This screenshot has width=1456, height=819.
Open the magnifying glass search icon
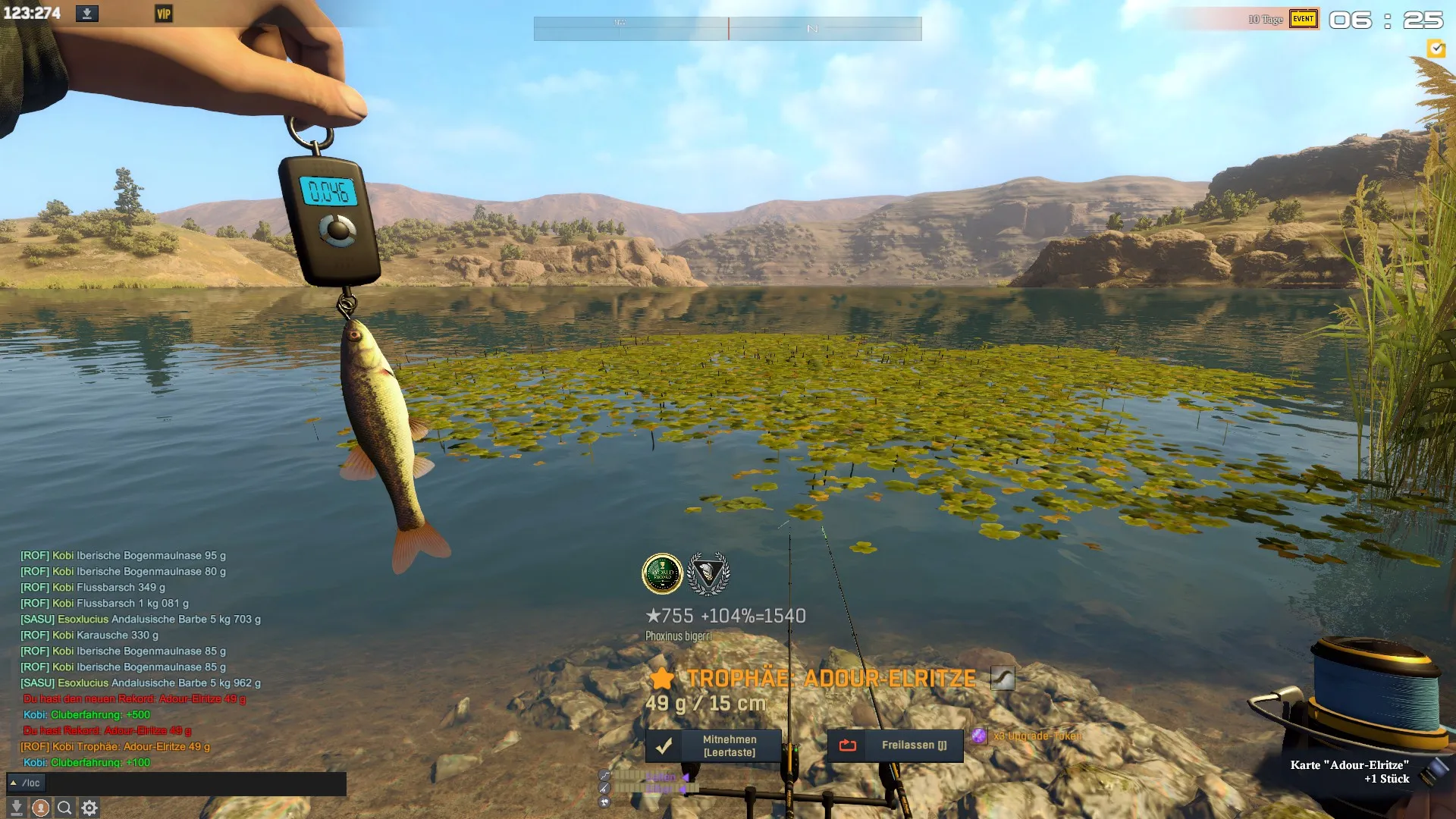coord(65,808)
